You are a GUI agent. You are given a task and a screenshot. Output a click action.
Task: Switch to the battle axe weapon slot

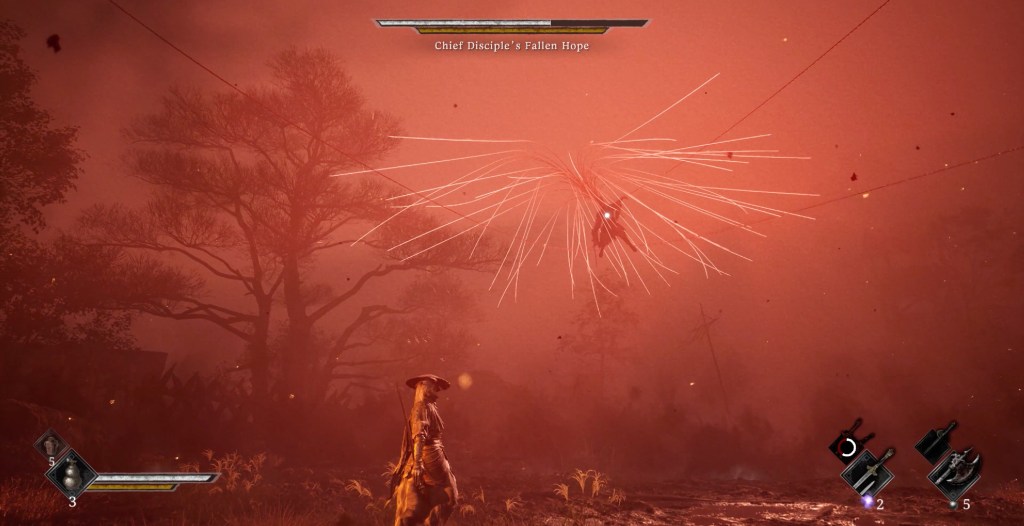tap(955, 473)
